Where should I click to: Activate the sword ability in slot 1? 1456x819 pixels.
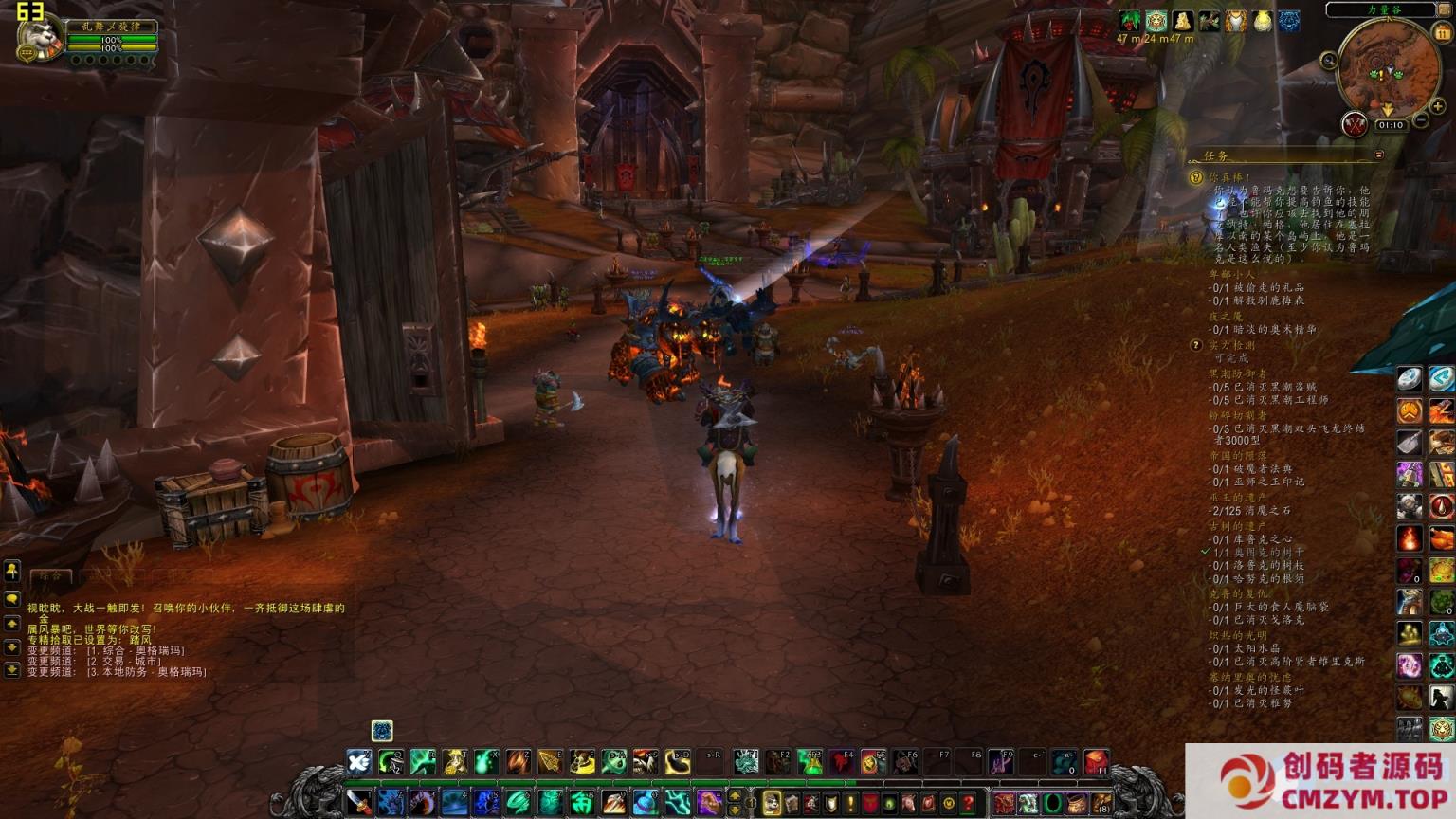tap(359, 804)
